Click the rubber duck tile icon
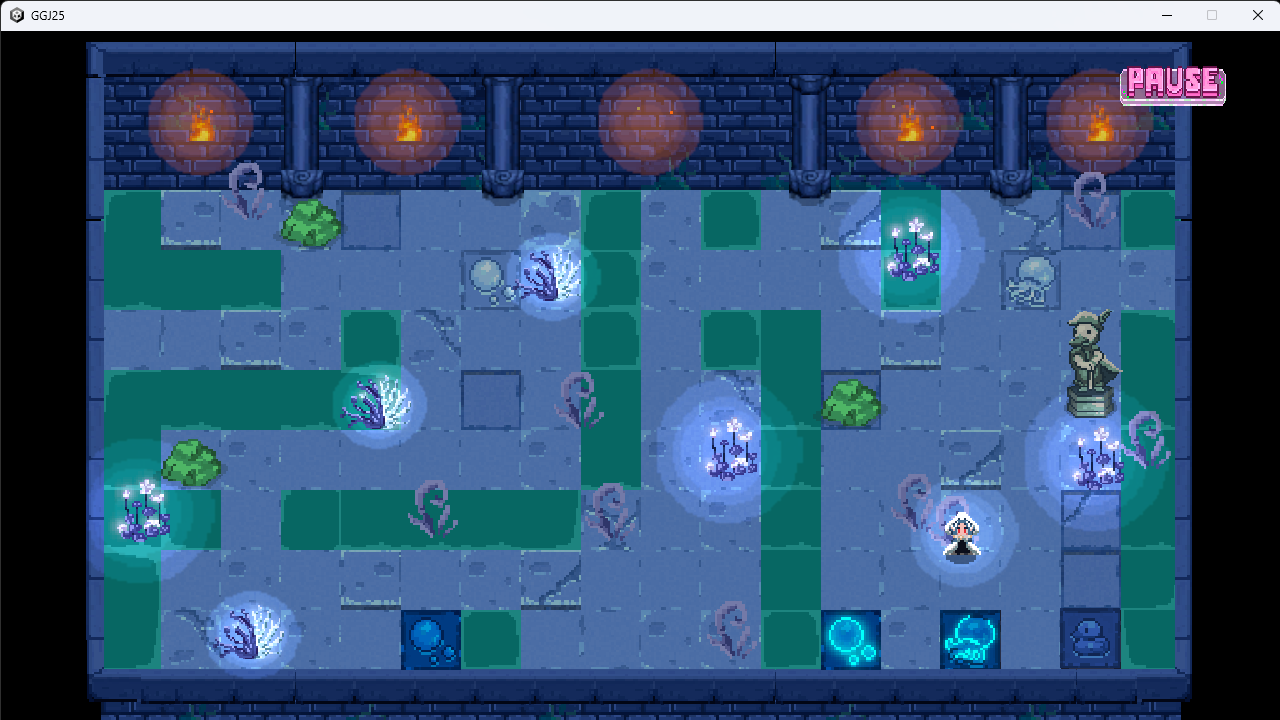 [1090, 638]
